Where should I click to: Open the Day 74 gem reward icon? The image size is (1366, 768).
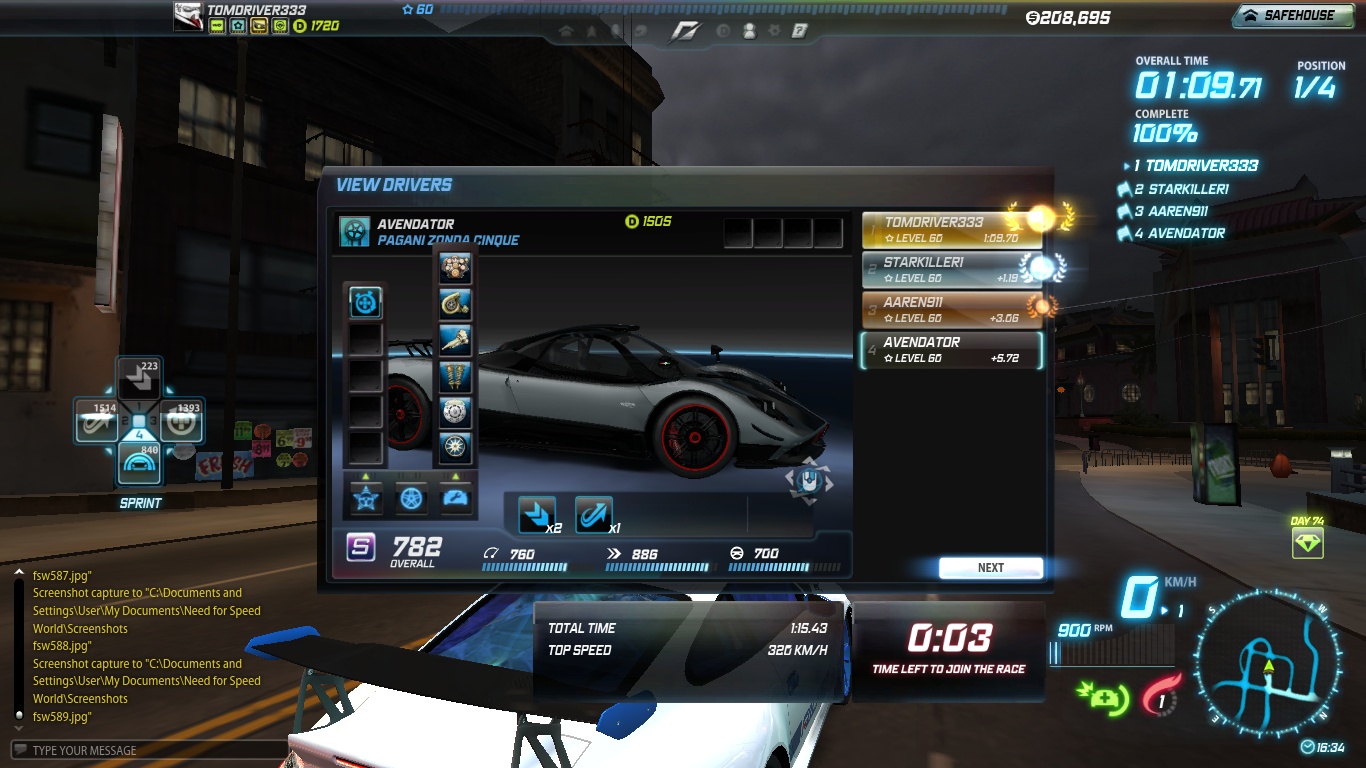coord(1307,543)
